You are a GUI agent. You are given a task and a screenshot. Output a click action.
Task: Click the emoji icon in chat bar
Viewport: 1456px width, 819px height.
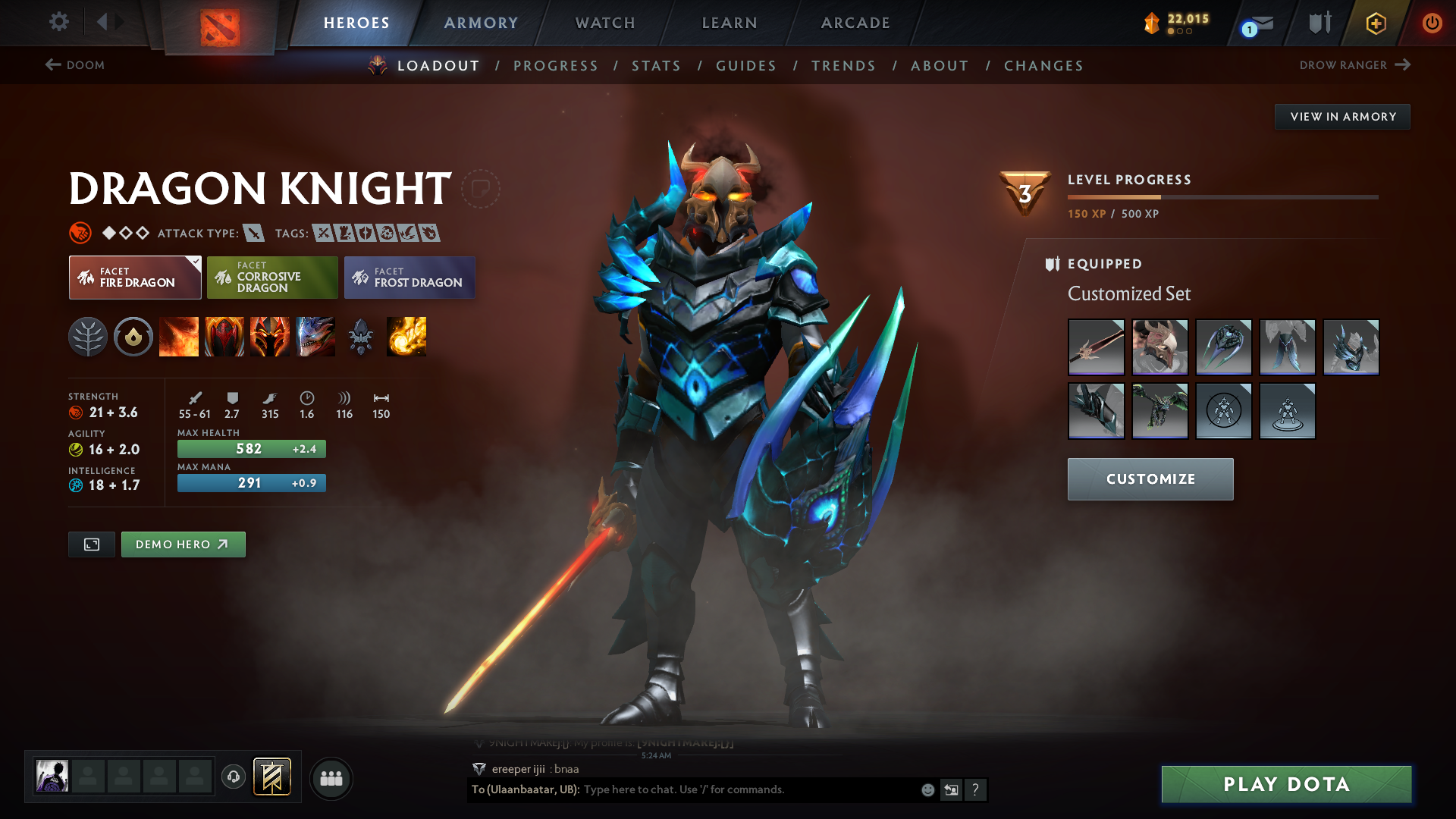(927, 789)
